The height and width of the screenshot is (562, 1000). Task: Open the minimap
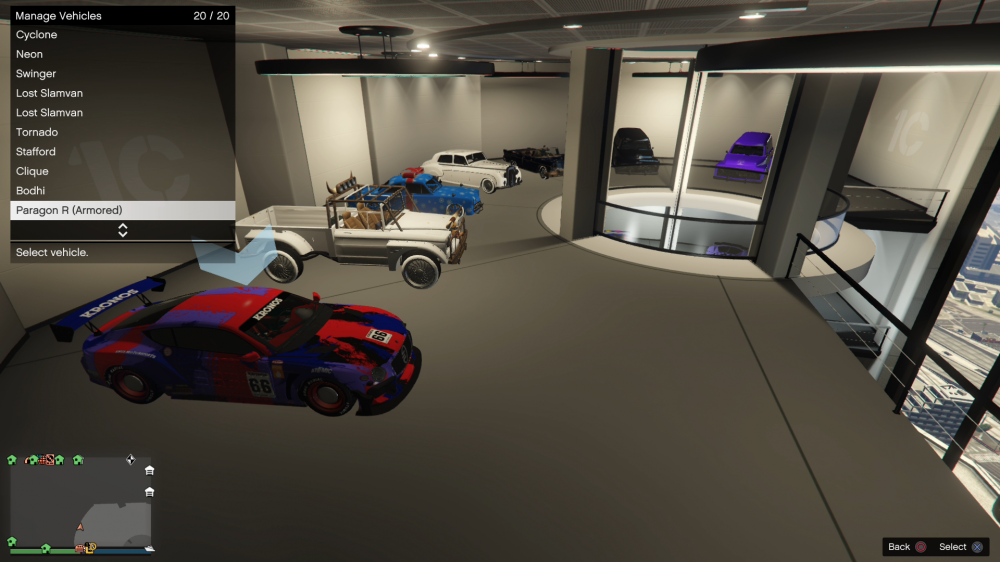(80, 503)
